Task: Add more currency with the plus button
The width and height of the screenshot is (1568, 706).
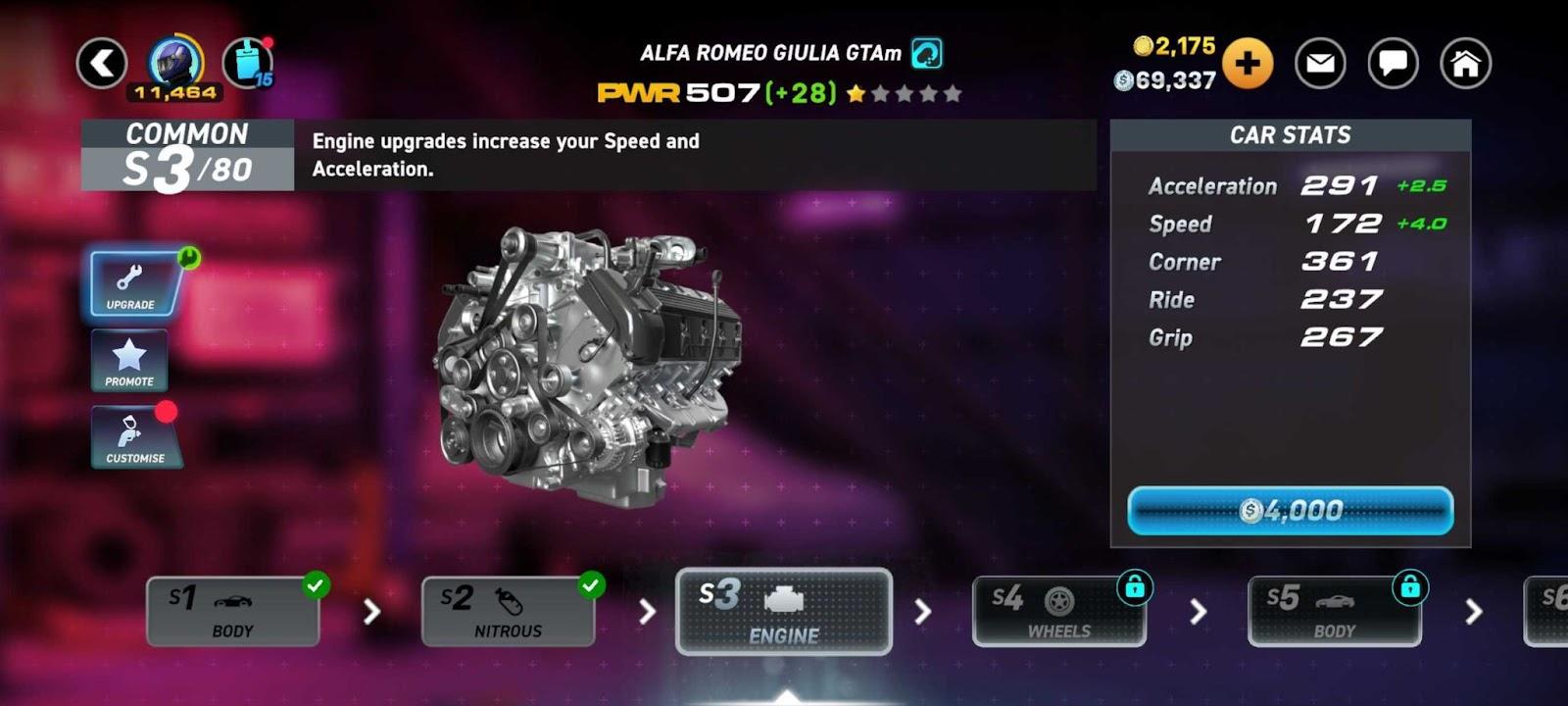Action: (x=1247, y=64)
